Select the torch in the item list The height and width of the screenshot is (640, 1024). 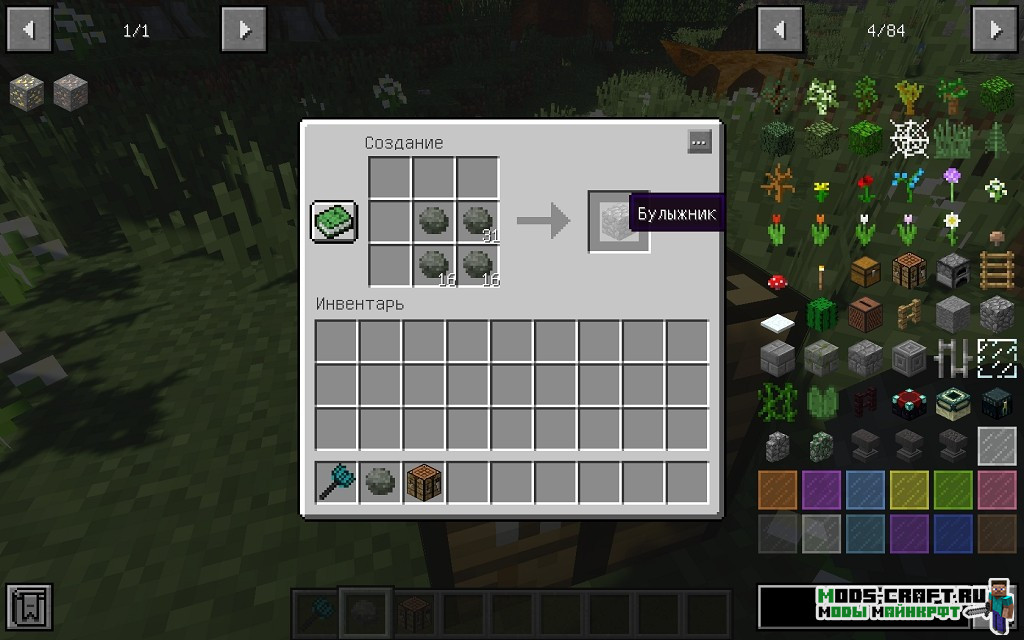[x=822, y=272]
